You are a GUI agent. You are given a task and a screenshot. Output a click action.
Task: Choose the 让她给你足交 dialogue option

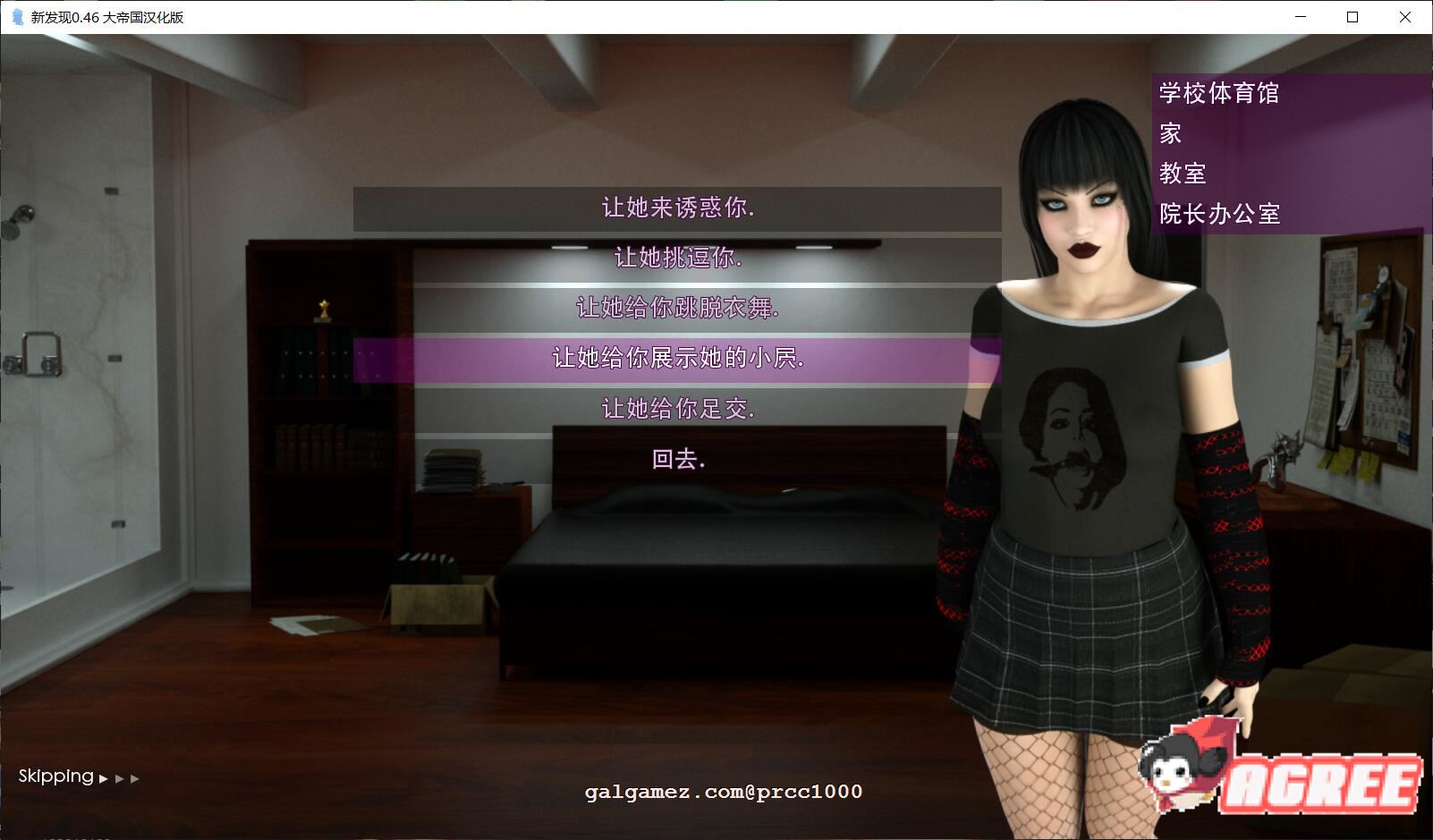pyautogui.click(x=677, y=410)
